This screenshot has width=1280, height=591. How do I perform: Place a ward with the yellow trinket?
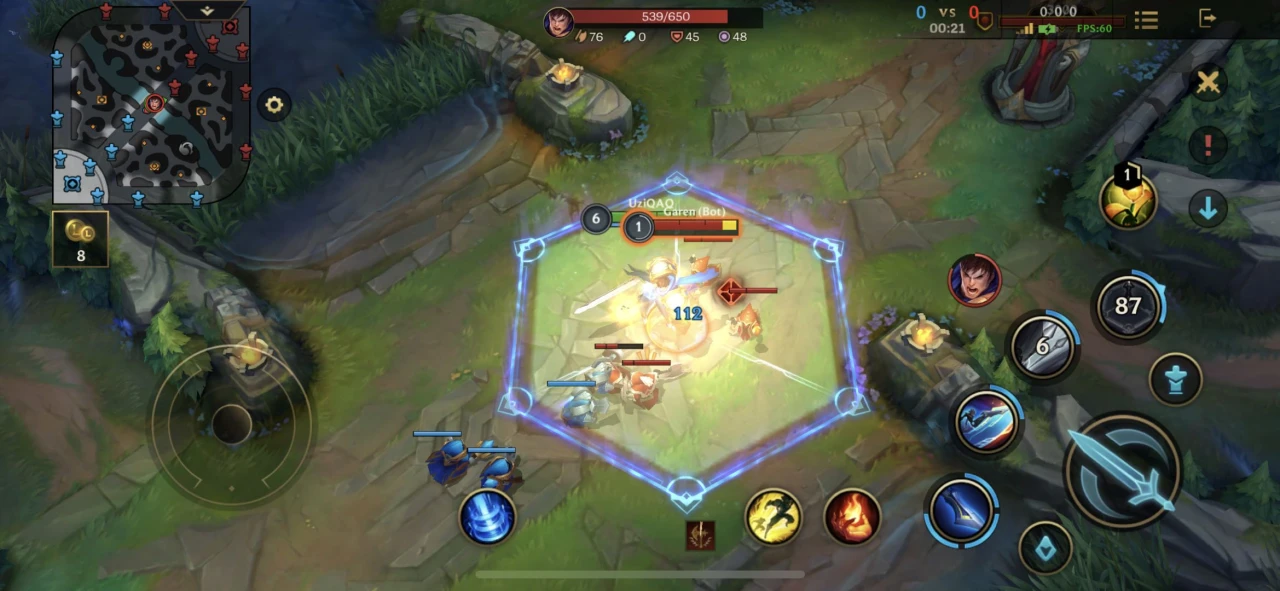click(x=1128, y=199)
